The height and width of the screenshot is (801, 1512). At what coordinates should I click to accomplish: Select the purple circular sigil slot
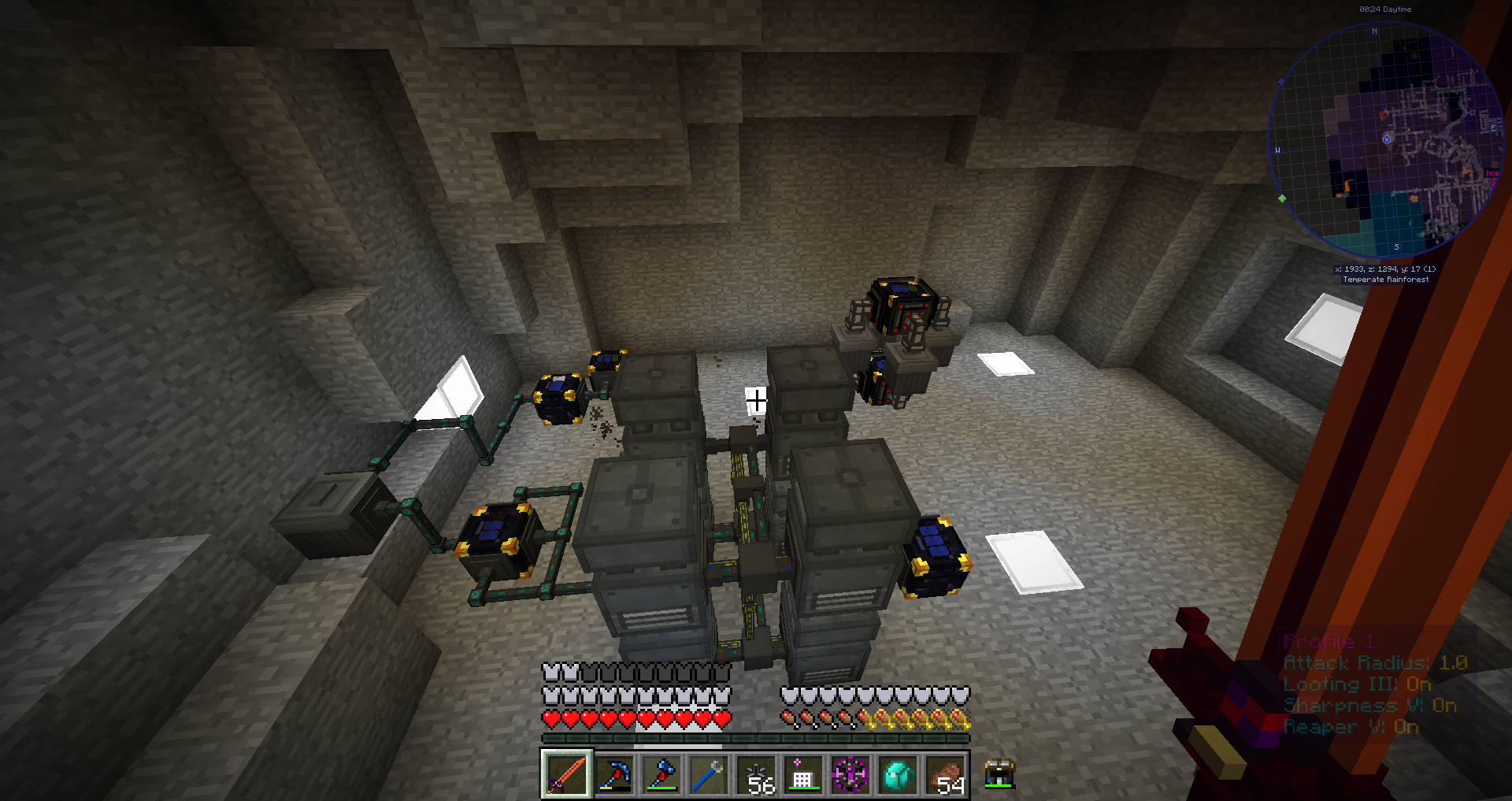tap(850, 774)
